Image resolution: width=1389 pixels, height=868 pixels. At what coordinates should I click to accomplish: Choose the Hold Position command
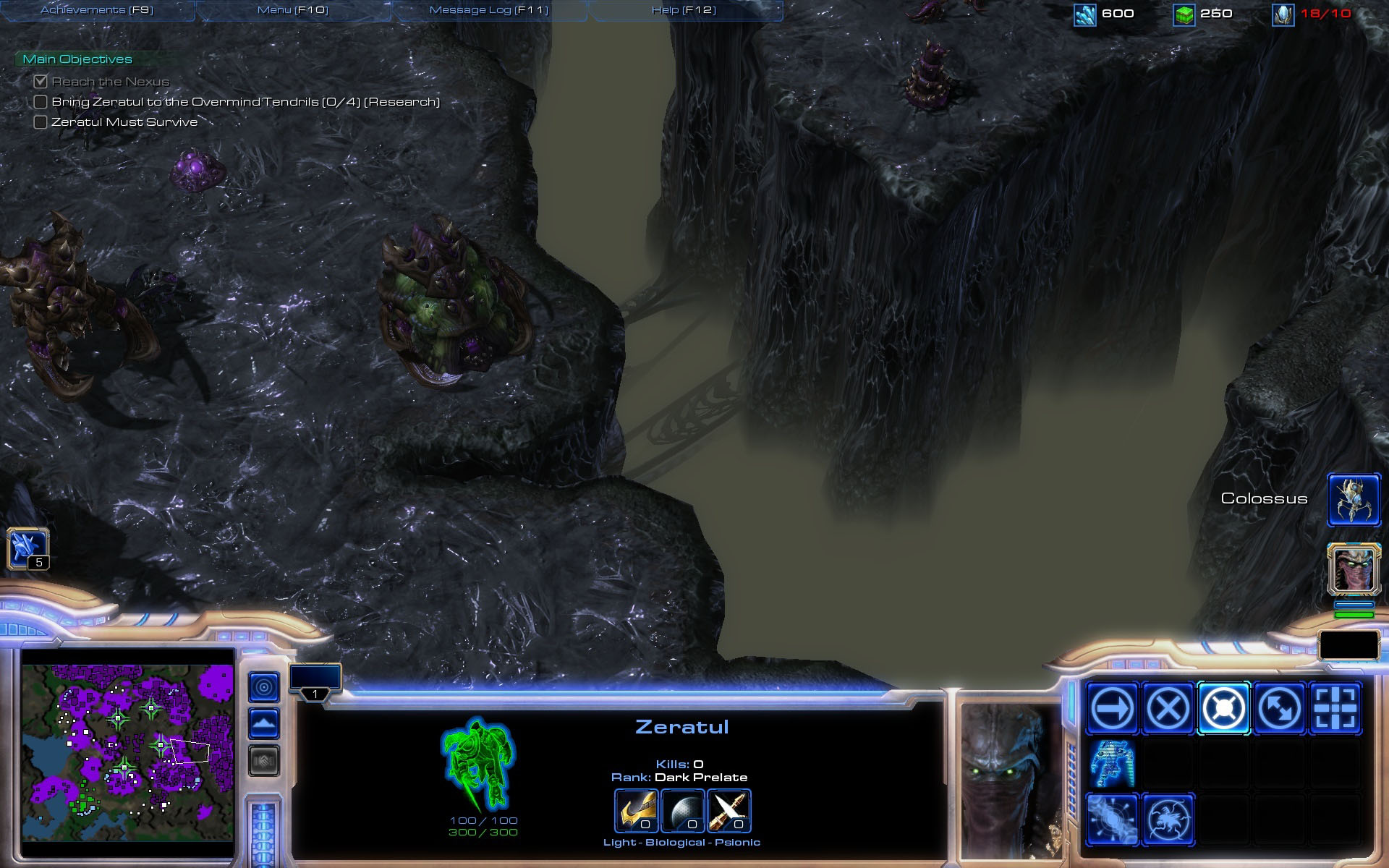click(1223, 708)
